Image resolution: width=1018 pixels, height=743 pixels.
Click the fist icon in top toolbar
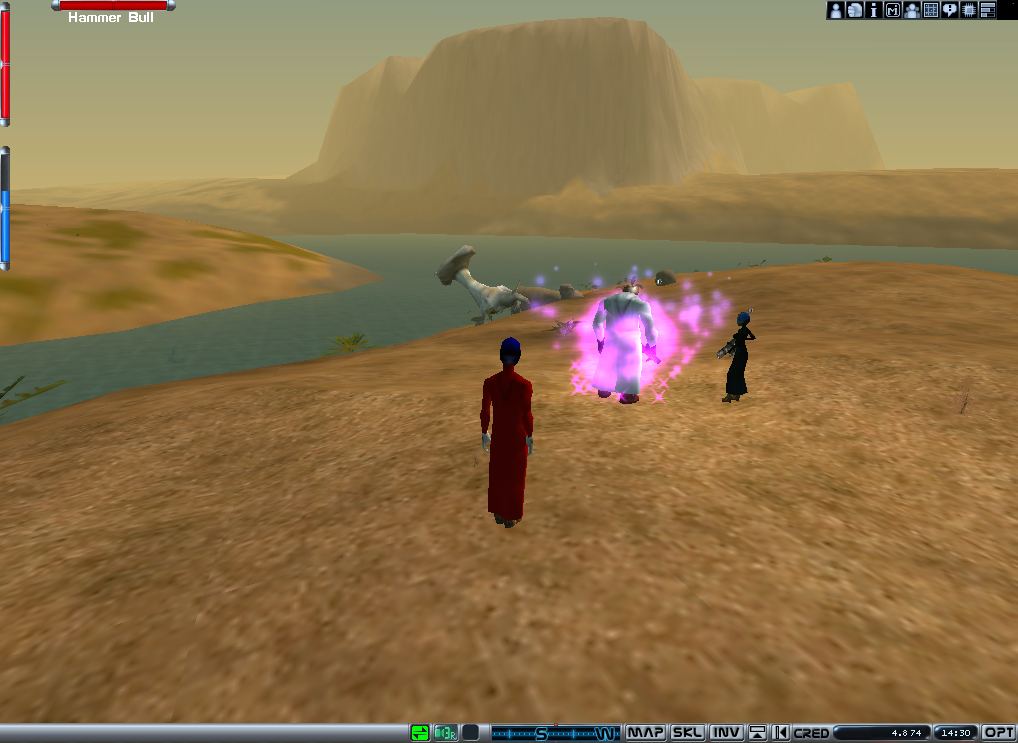point(854,10)
